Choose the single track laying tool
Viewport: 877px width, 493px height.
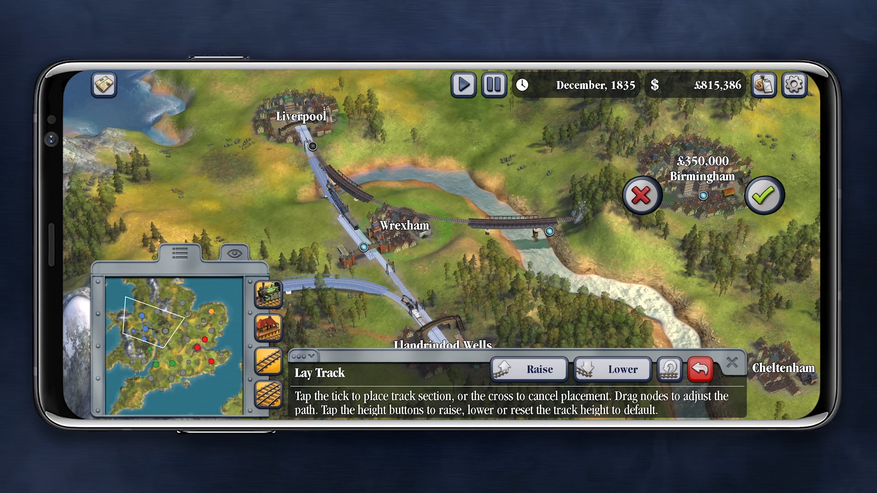(268, 361)
